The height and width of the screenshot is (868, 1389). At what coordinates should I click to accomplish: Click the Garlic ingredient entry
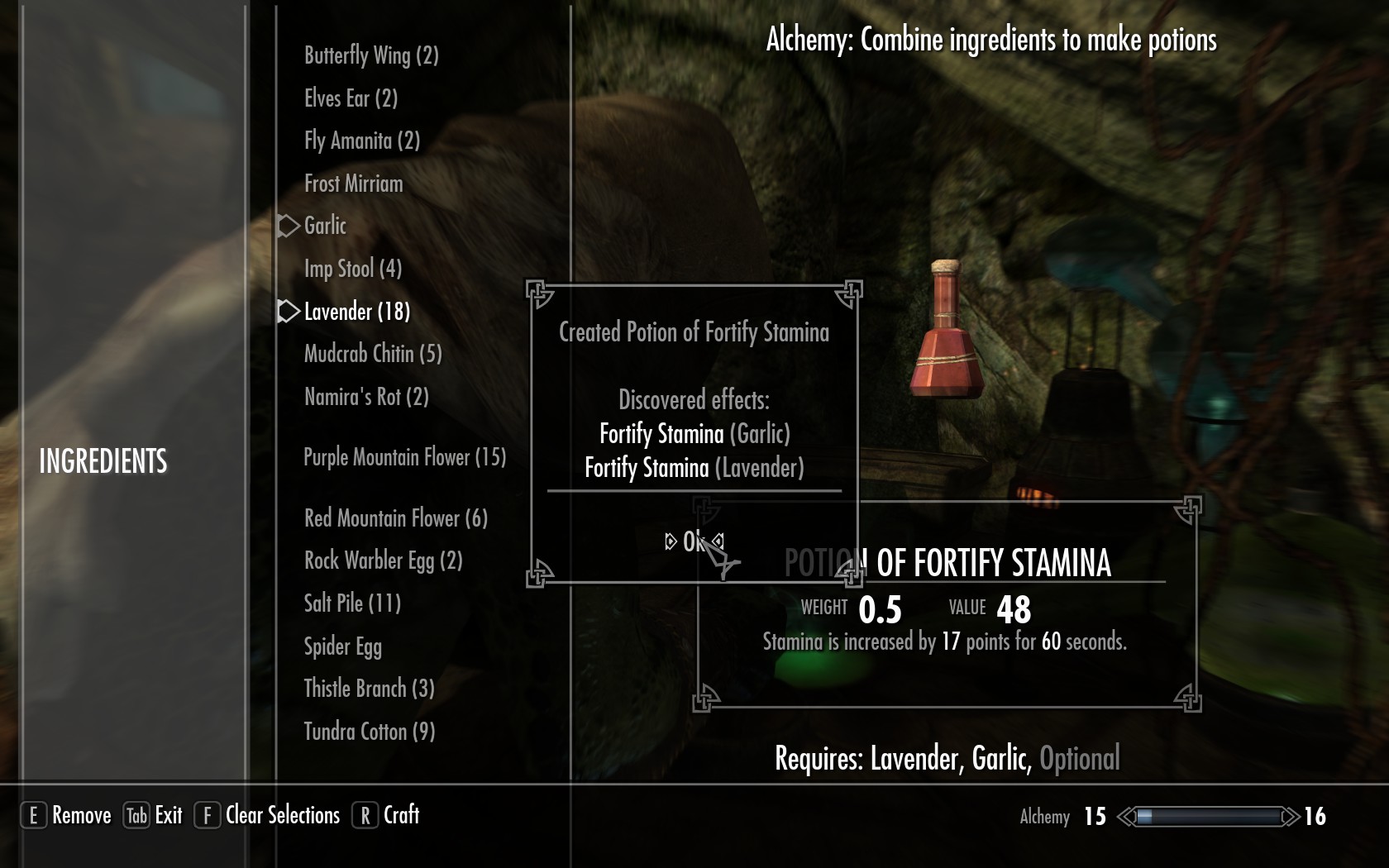pyautogui.click(x=325, y=226)
